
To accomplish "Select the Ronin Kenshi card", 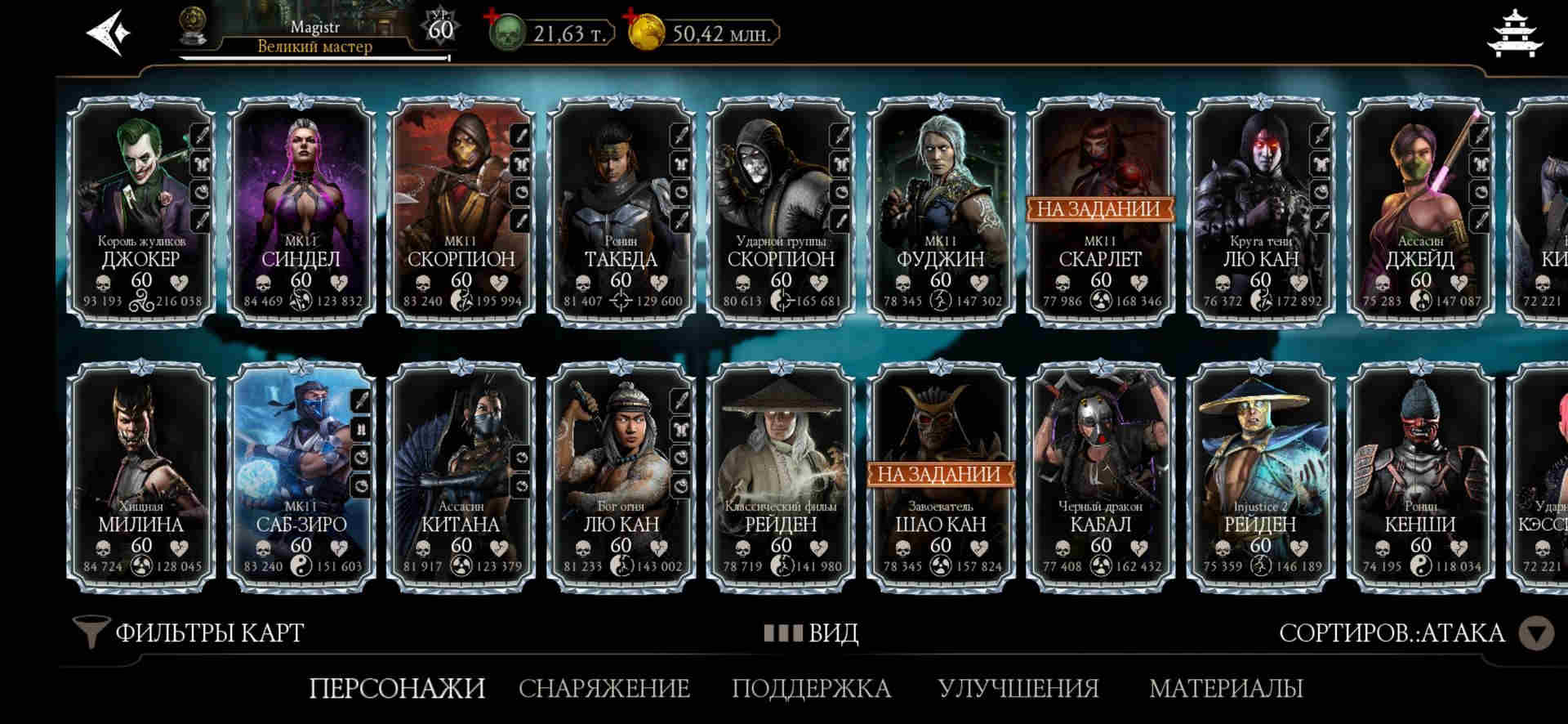I will 1419,476.
